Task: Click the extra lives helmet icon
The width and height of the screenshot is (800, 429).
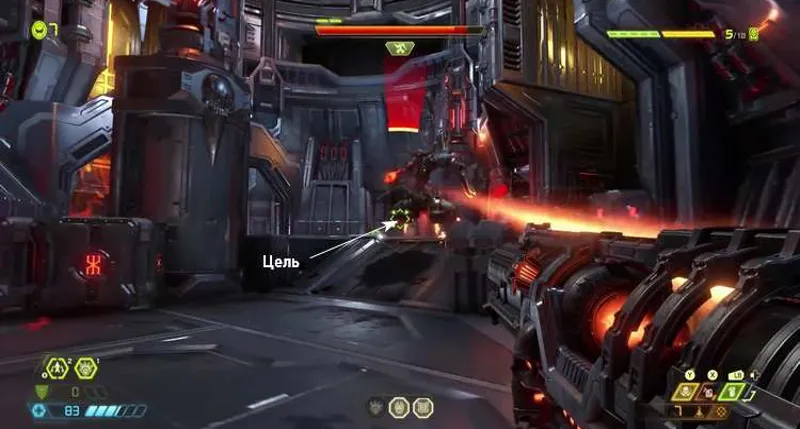Action: (39, 28)
